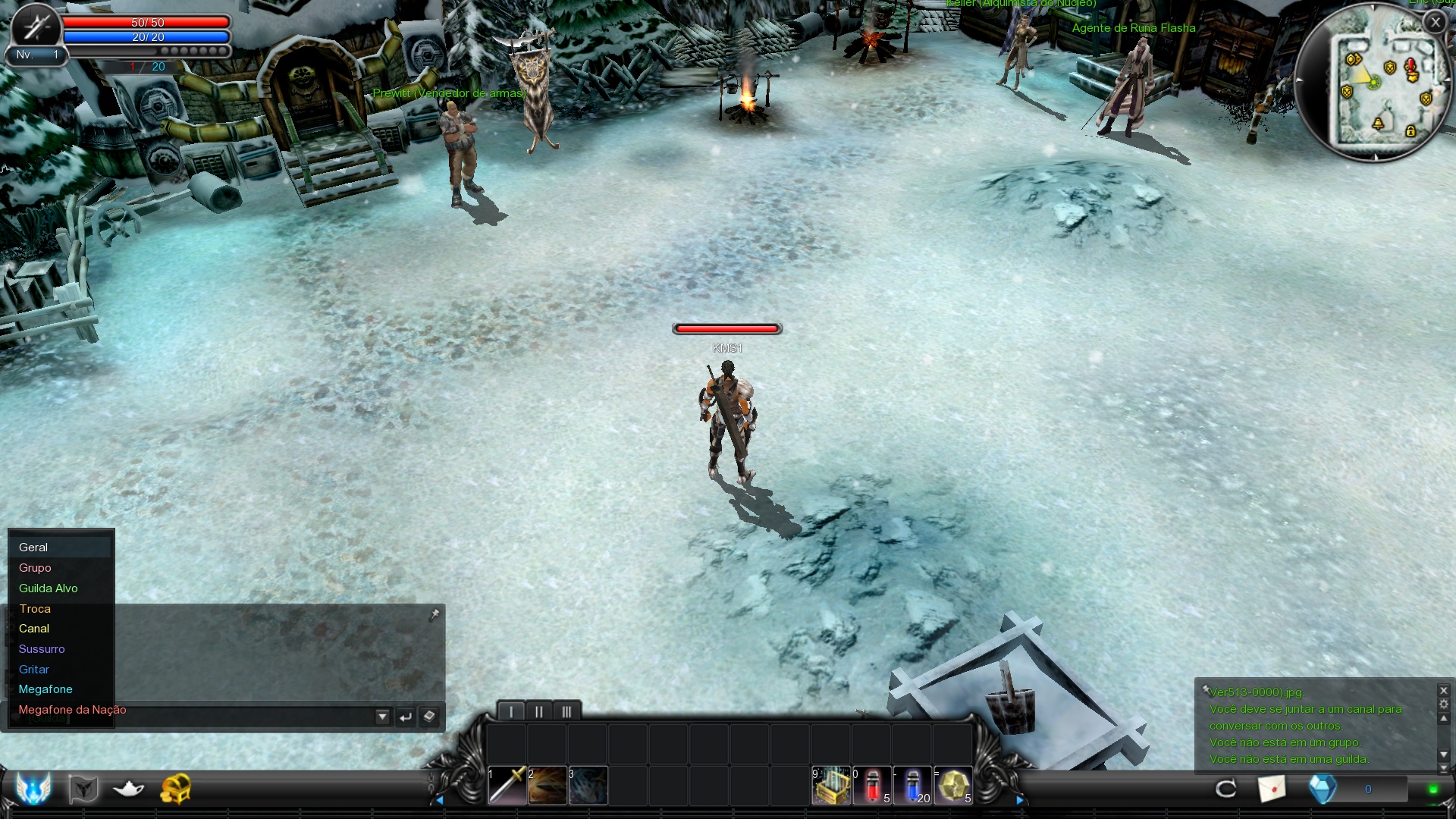Select the sword in hotbar slot 1
Screen dimensions: 1456x819
(x=507, y=786)
